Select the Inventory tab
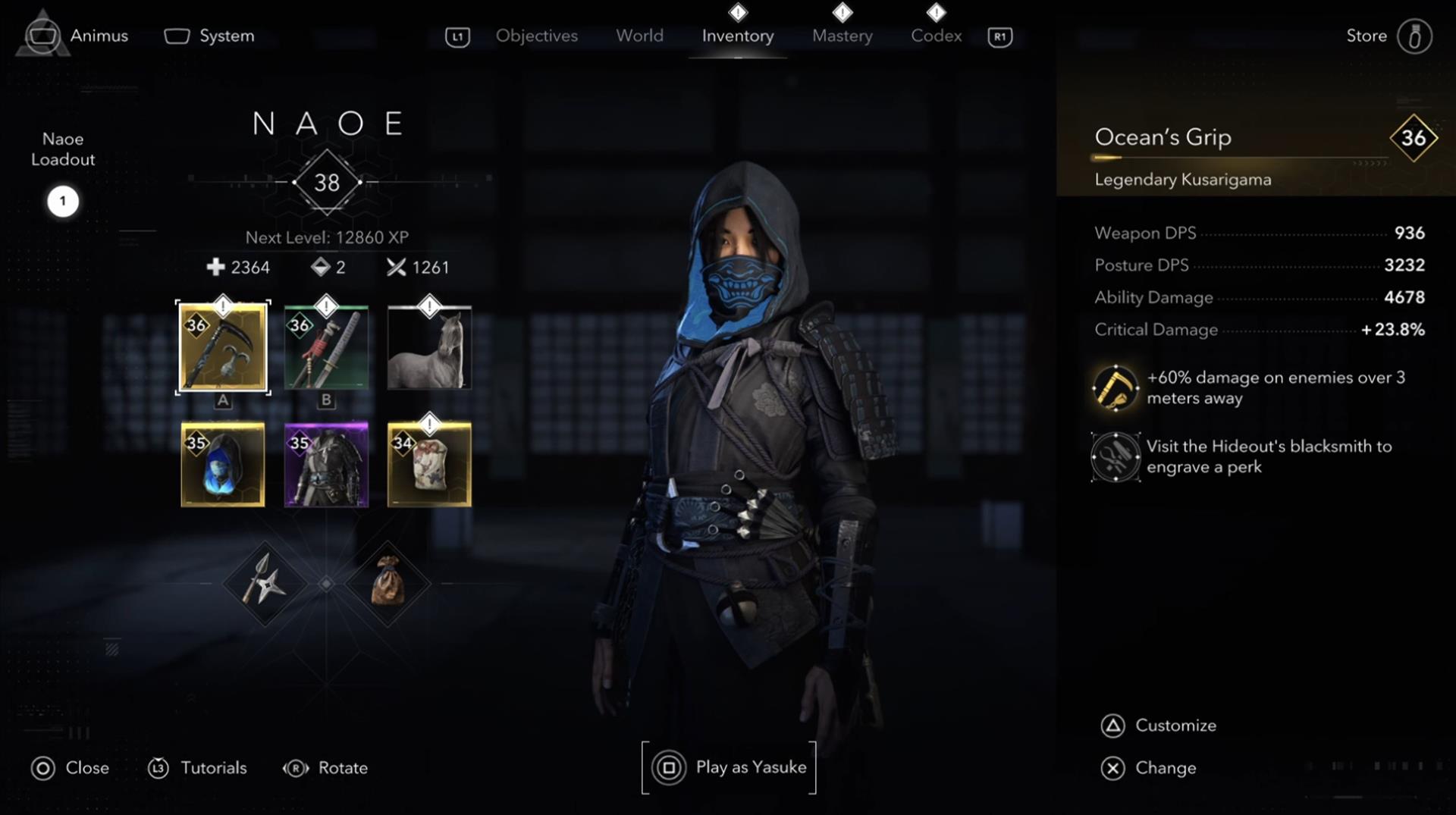The image size is (1456, 815). pyautogui.click(x=737, y=36)
